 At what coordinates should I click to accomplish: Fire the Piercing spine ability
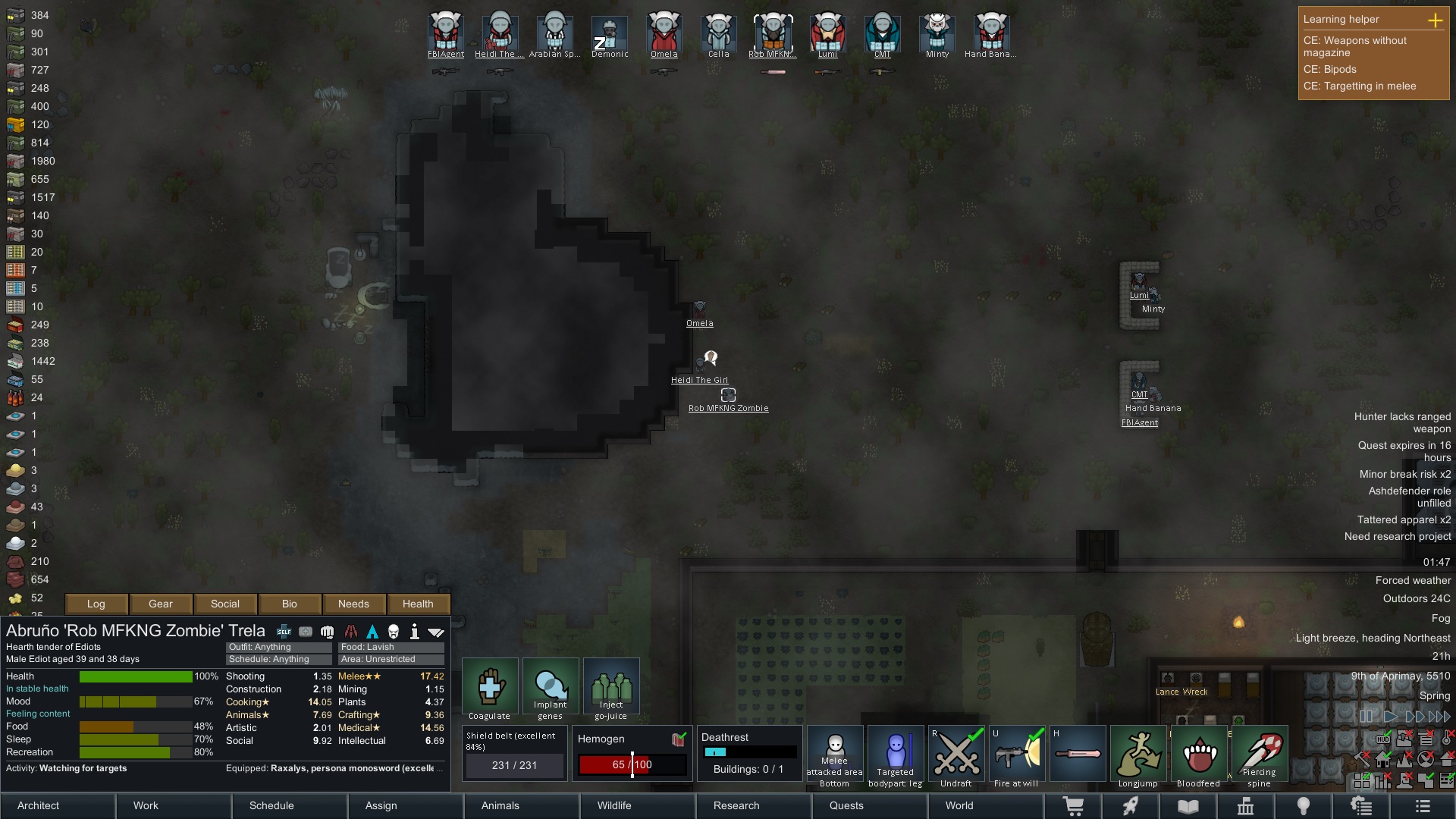point(1260,755)
